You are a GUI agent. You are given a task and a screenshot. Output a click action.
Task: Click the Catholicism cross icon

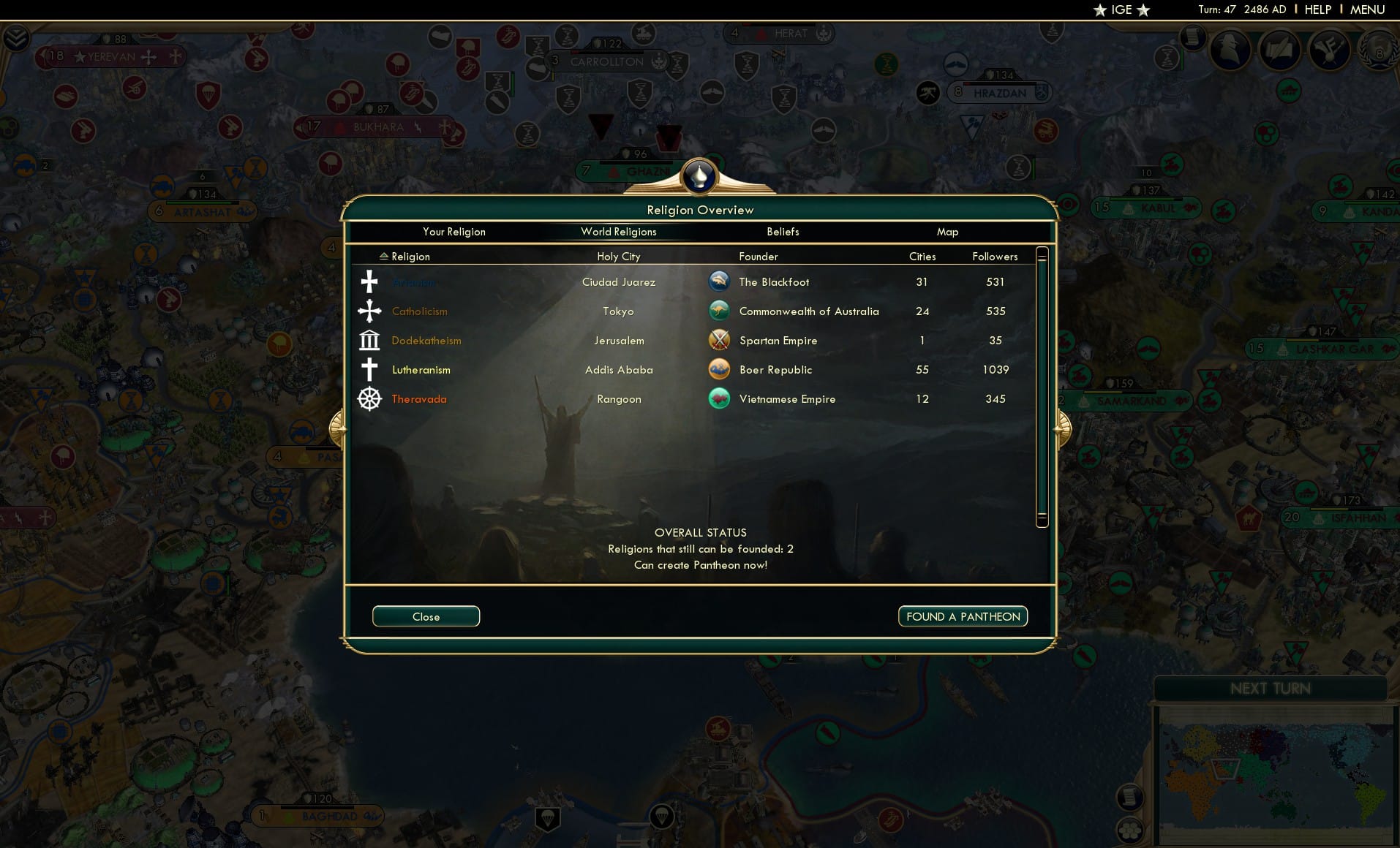click(x=369, y=311)
